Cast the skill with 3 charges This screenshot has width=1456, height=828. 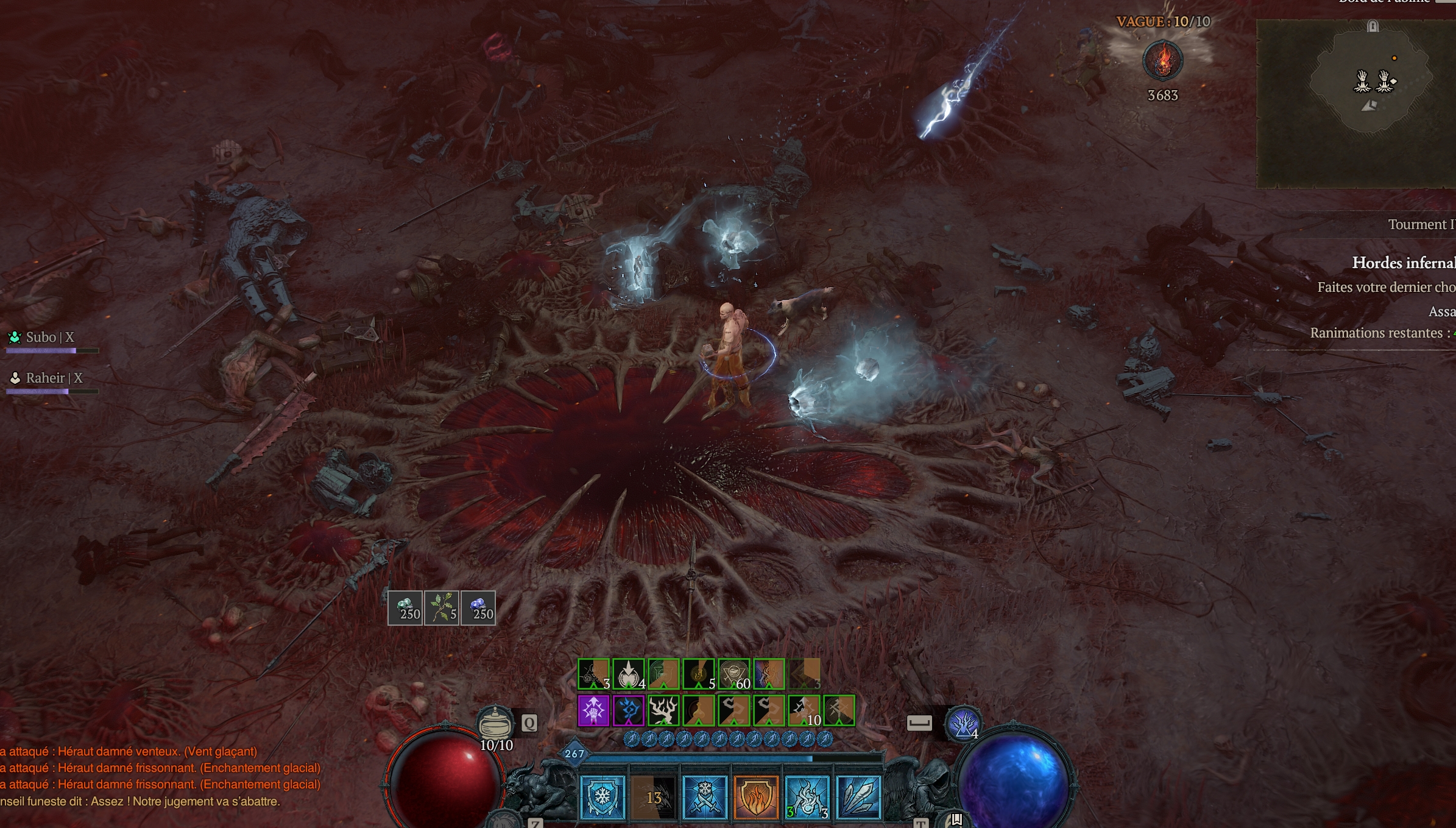pos(807,797)
